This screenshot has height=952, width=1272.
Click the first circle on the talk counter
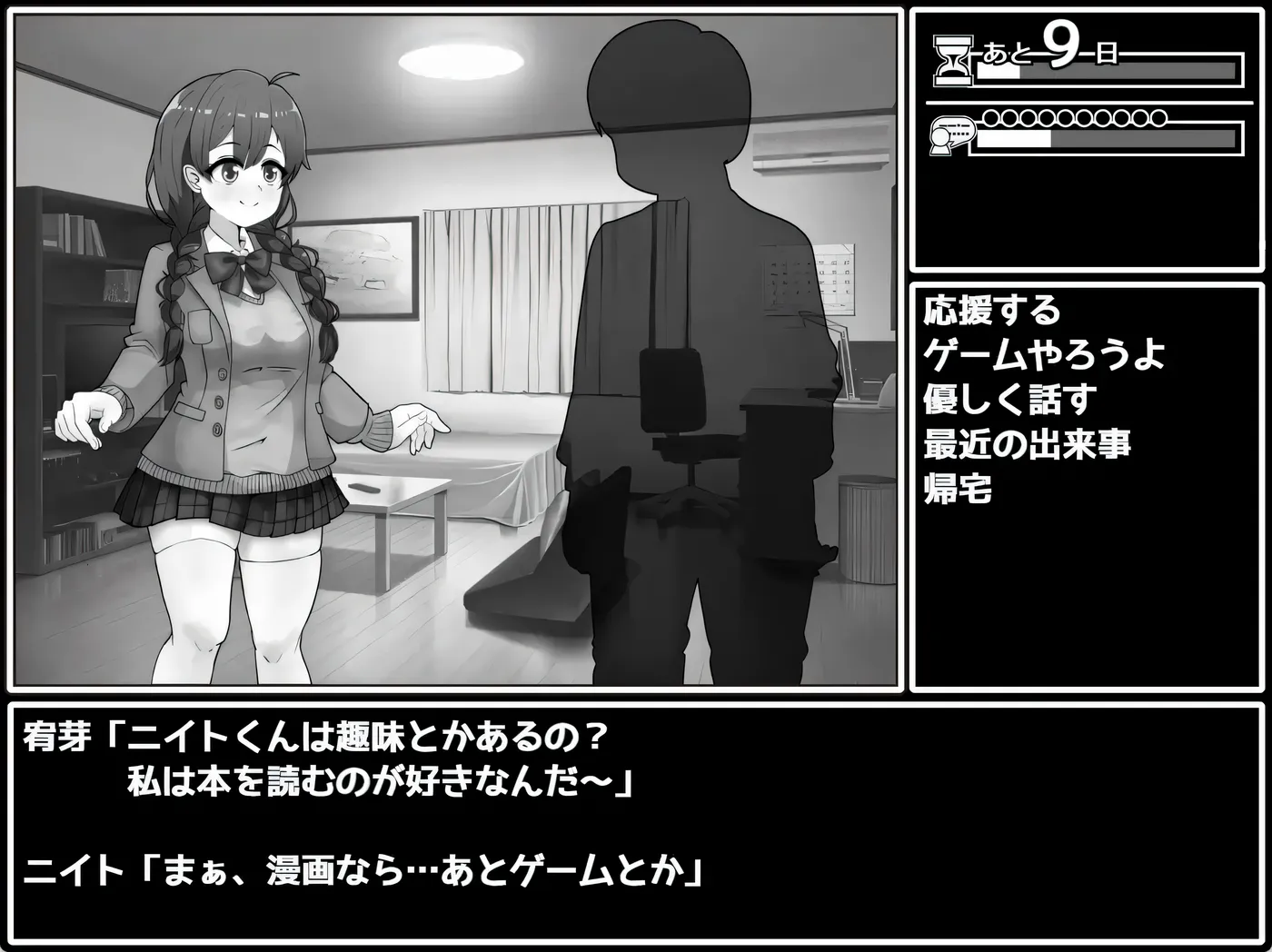coord(990,116)
